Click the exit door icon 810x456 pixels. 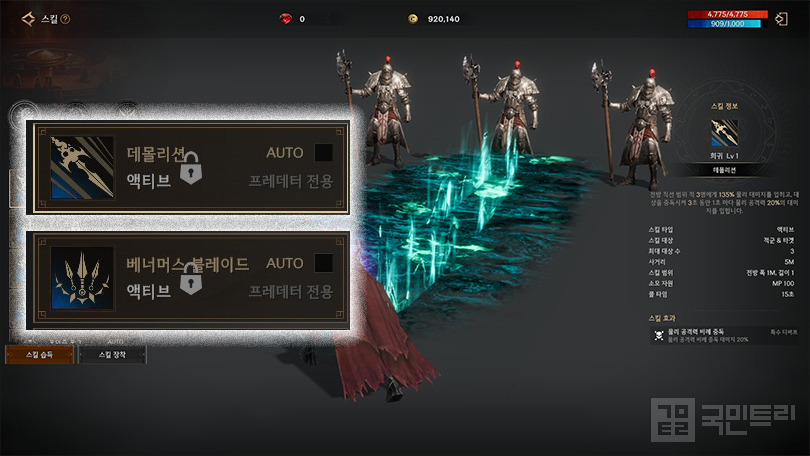coord(781,18)
